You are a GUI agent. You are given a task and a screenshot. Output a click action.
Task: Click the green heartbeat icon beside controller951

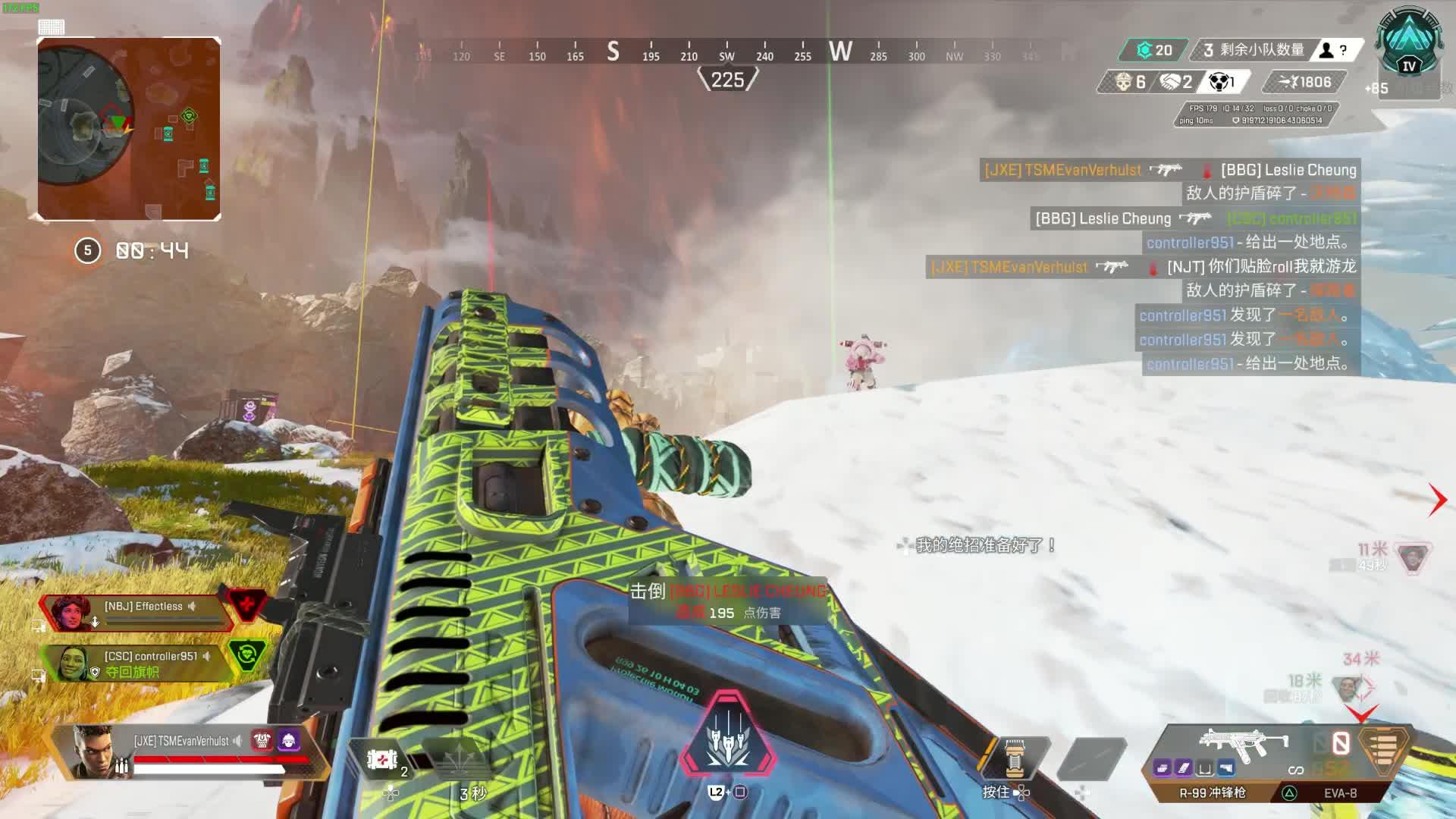point(247,654)
